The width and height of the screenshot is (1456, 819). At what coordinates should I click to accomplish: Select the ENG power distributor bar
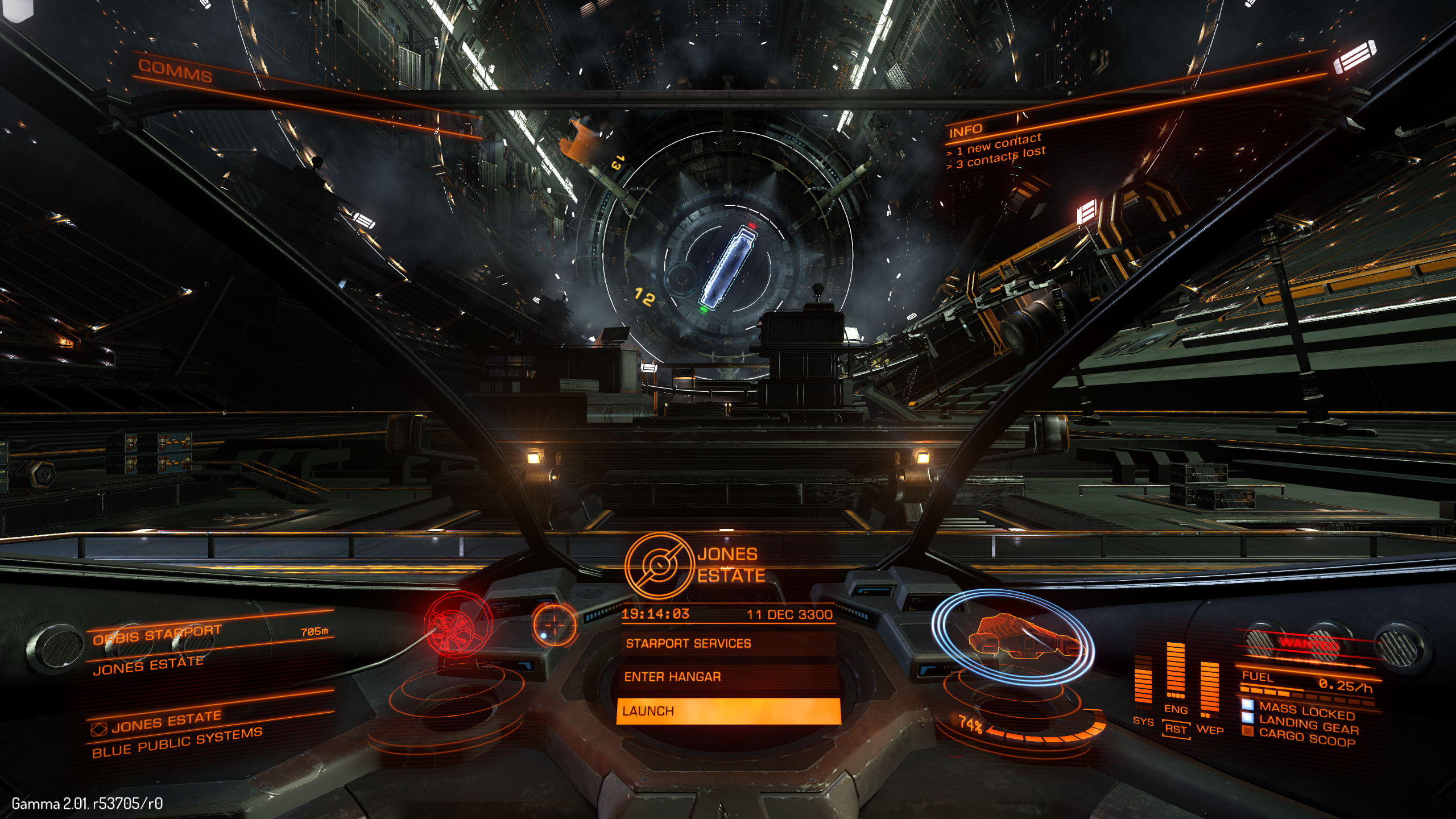click(x=1176, y=671)
